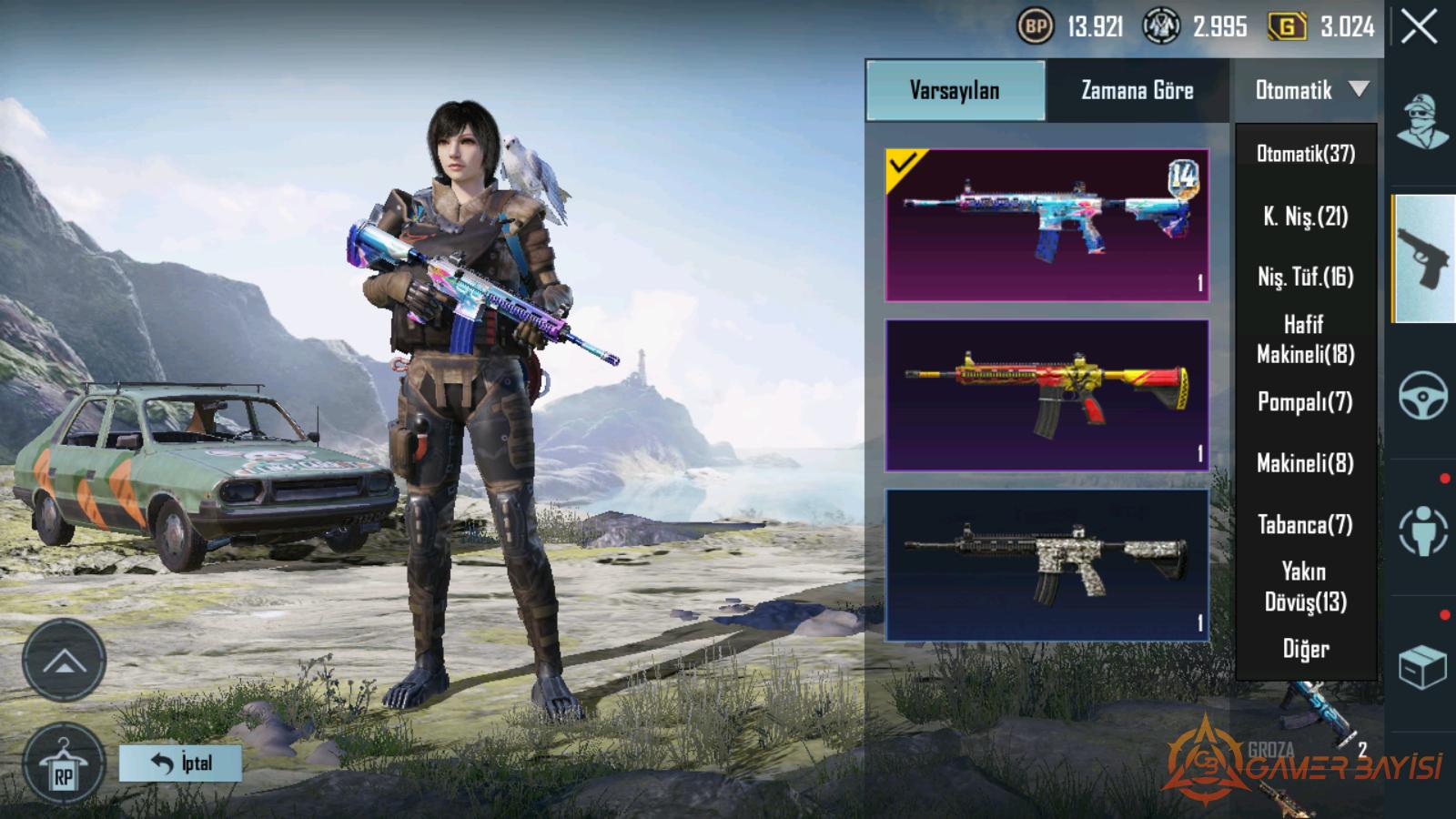
Task: Open the vehicle skins steering wheel category
Action: [x=1423, y=395]
